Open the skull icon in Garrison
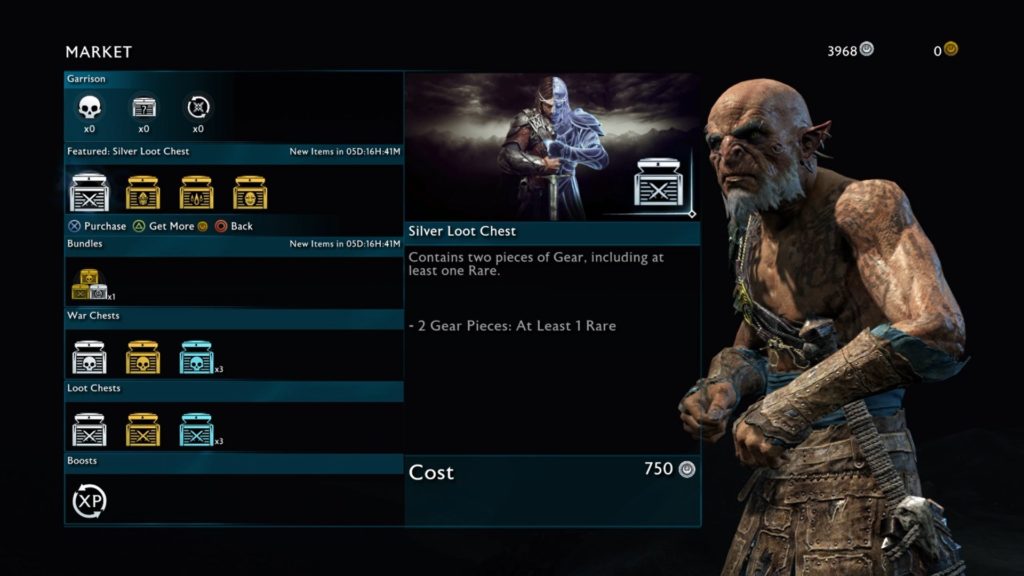Viewport: 1024px width, 576px height. 89,106
